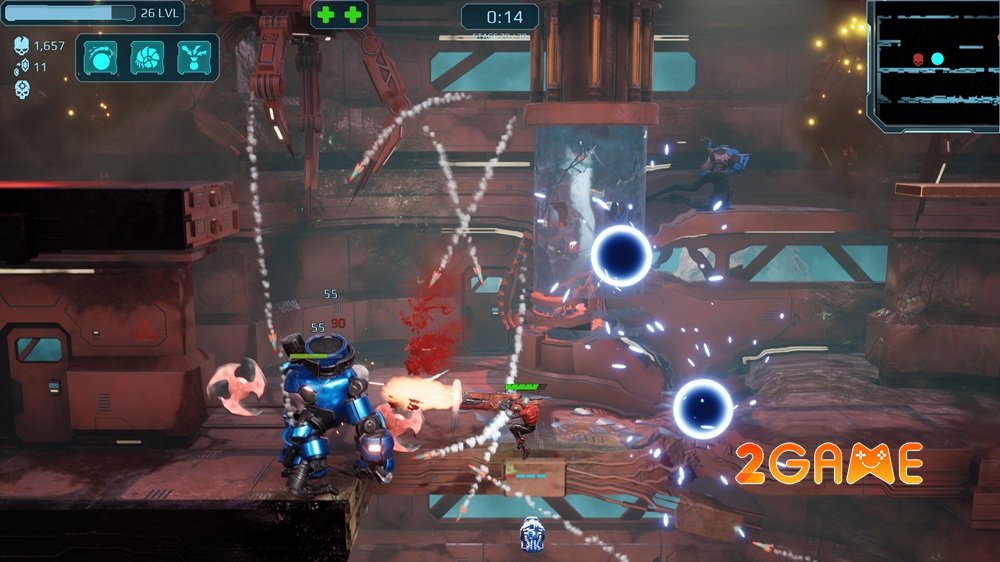This screenshot has height=562, width=1000.
Task: Click the crystal currency icon
Action: (22, 67)
